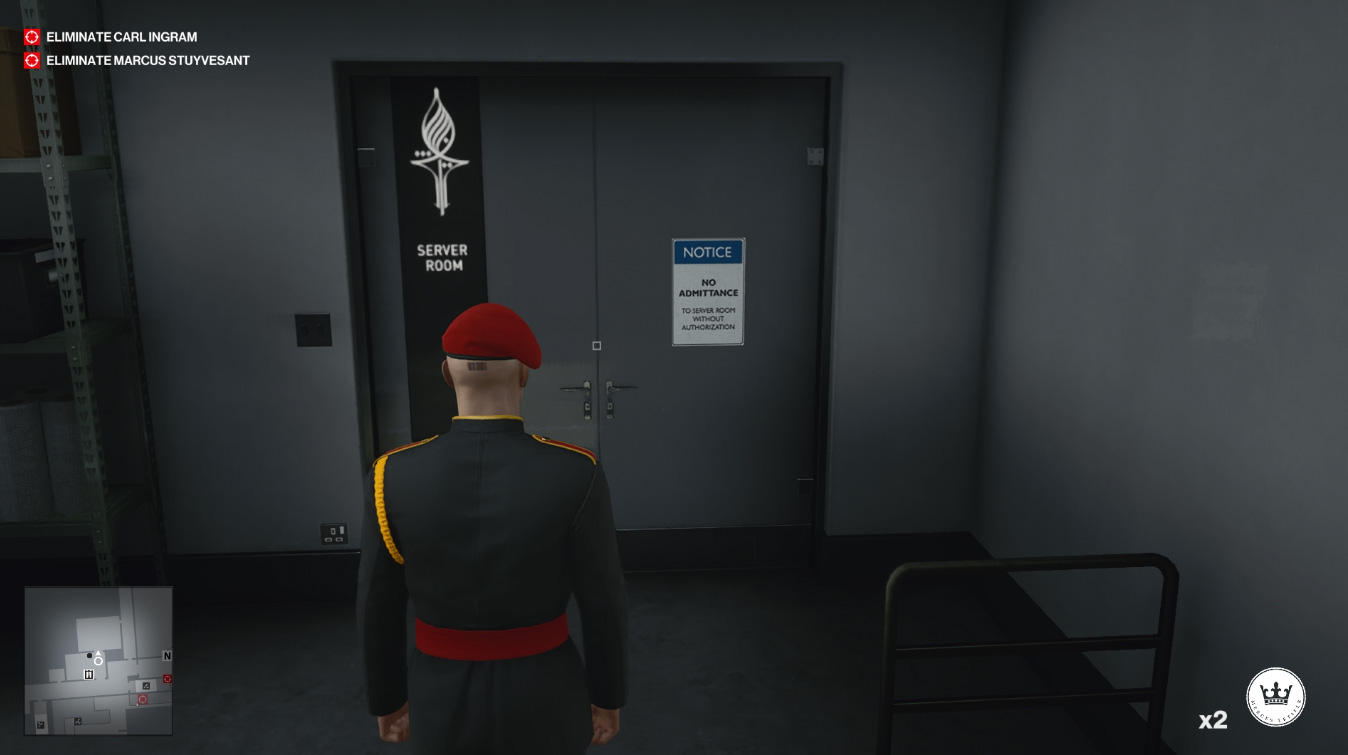Click the stairs icon at the minimap's bottom edge

tap(40, 724)
